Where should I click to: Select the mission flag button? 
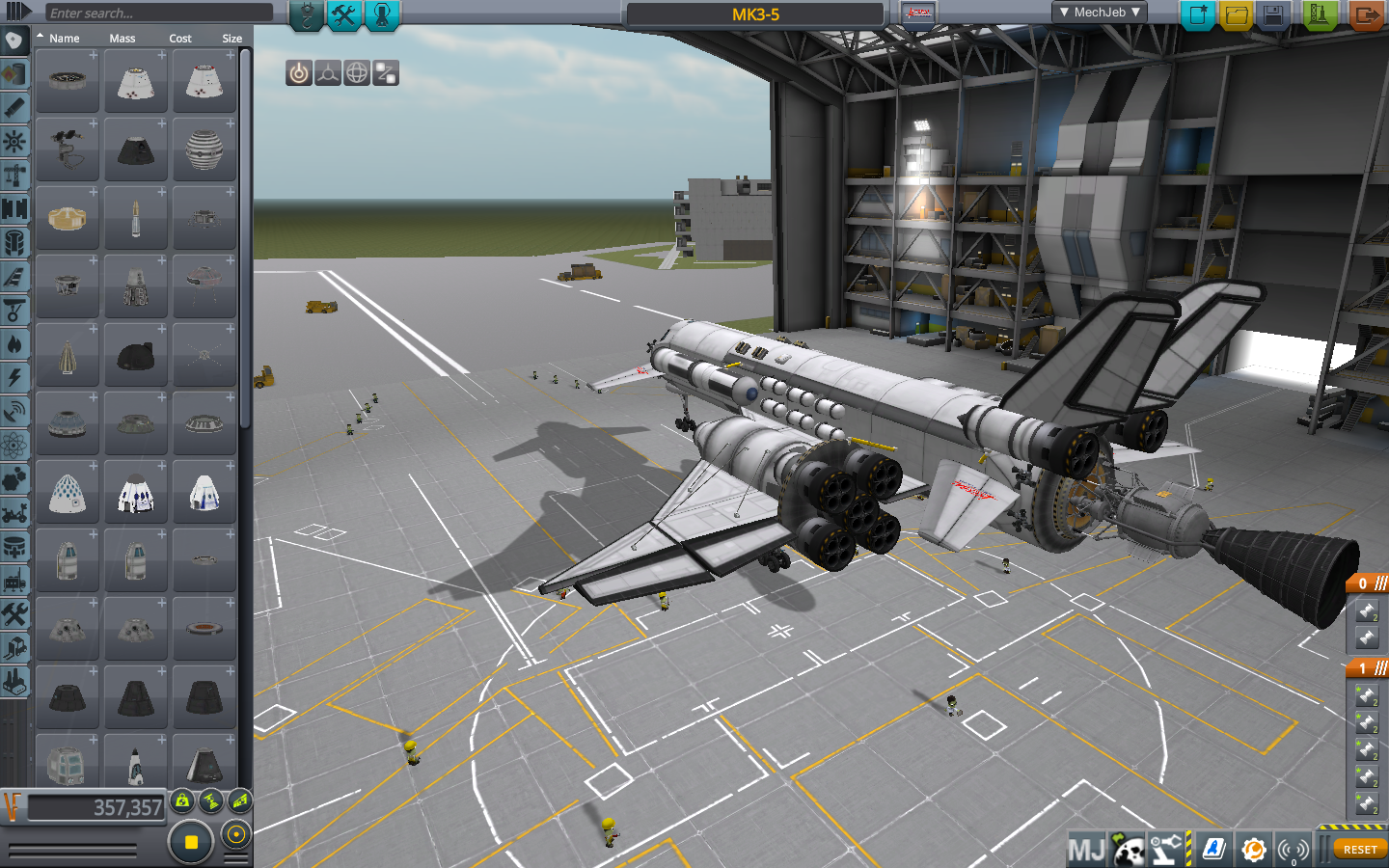(919, 14)
